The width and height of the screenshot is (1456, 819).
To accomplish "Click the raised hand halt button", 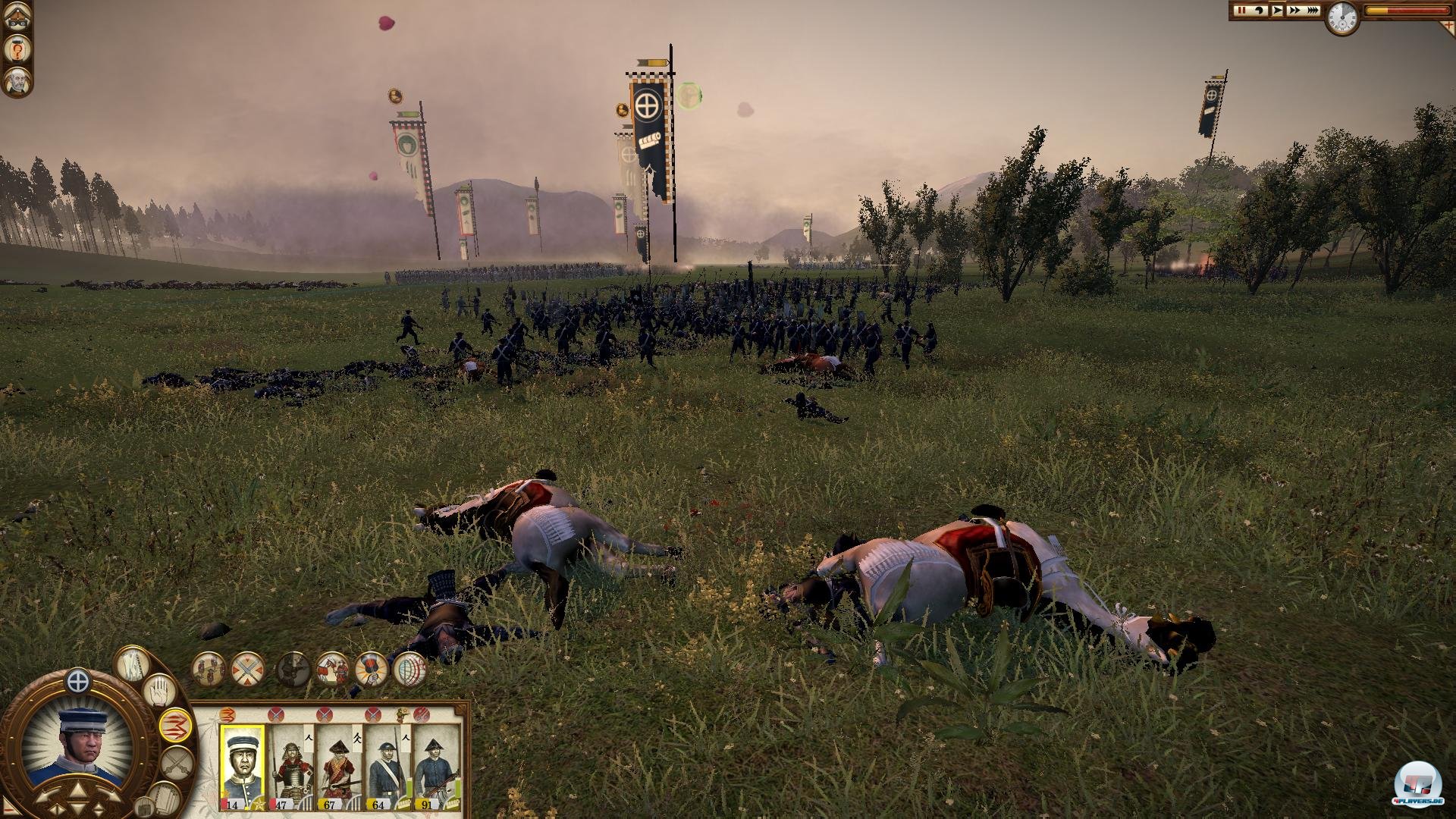I will point(160,691).
